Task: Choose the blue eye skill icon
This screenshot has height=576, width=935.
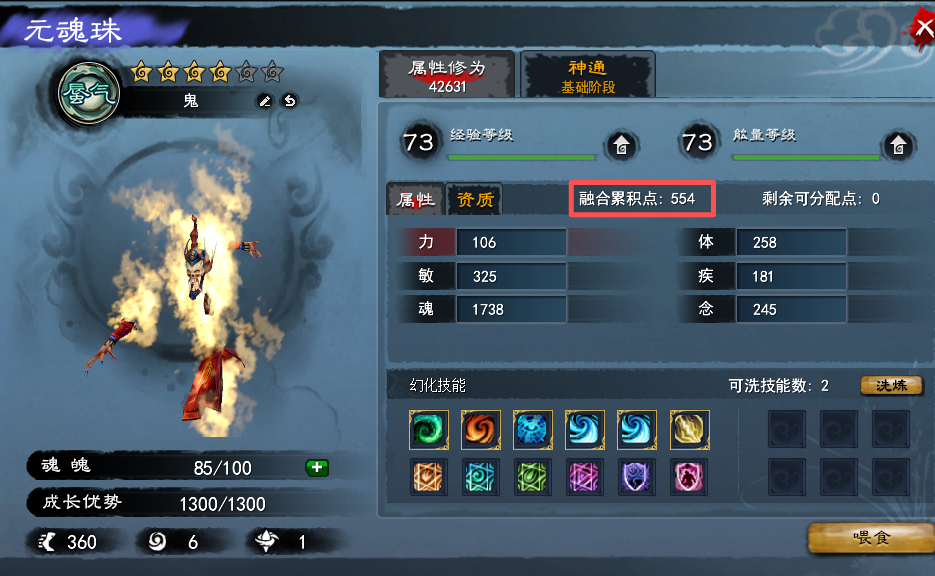Action: point(533,430)
